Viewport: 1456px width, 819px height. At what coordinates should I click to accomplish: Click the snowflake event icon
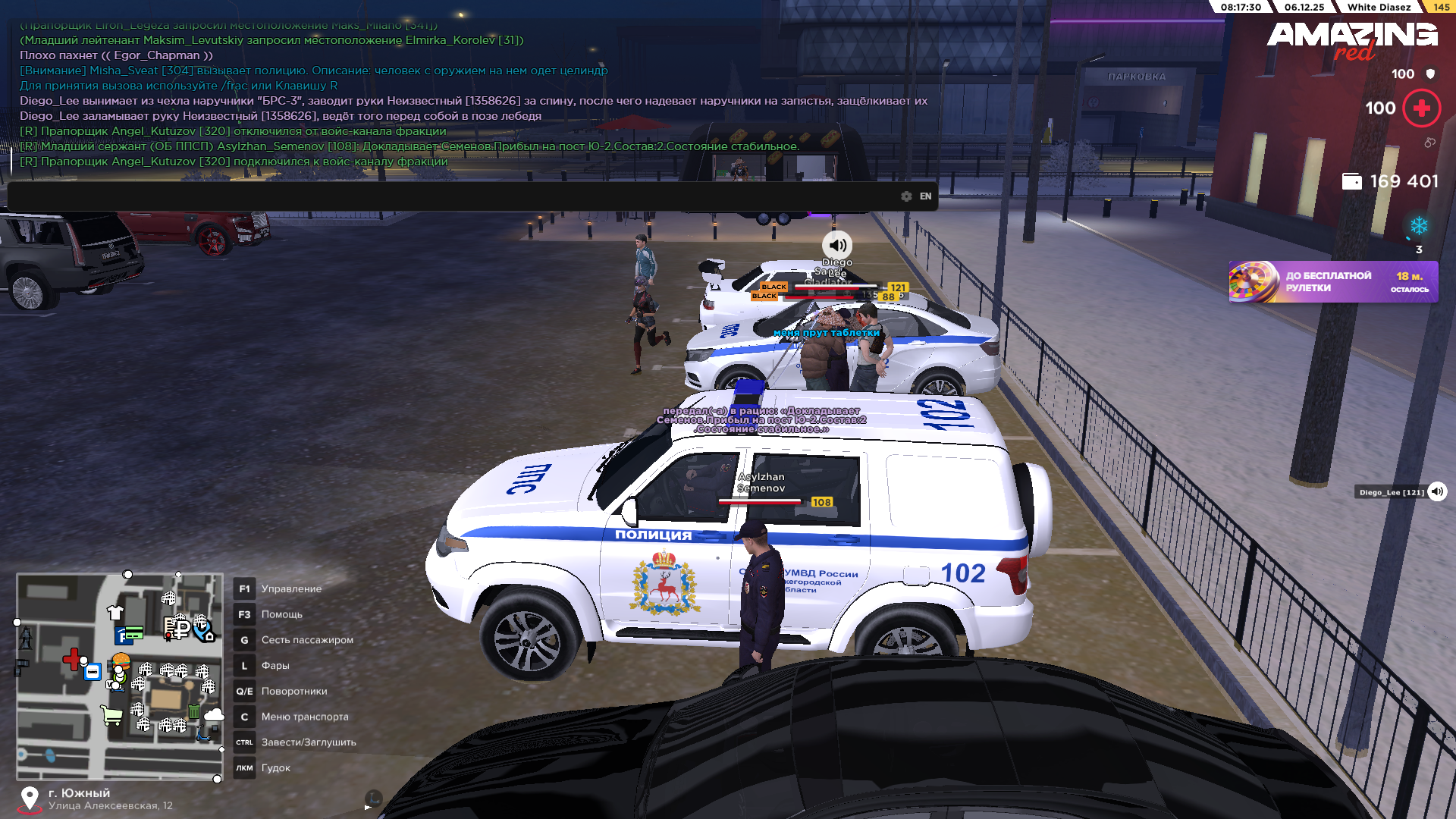(1419, 226)
